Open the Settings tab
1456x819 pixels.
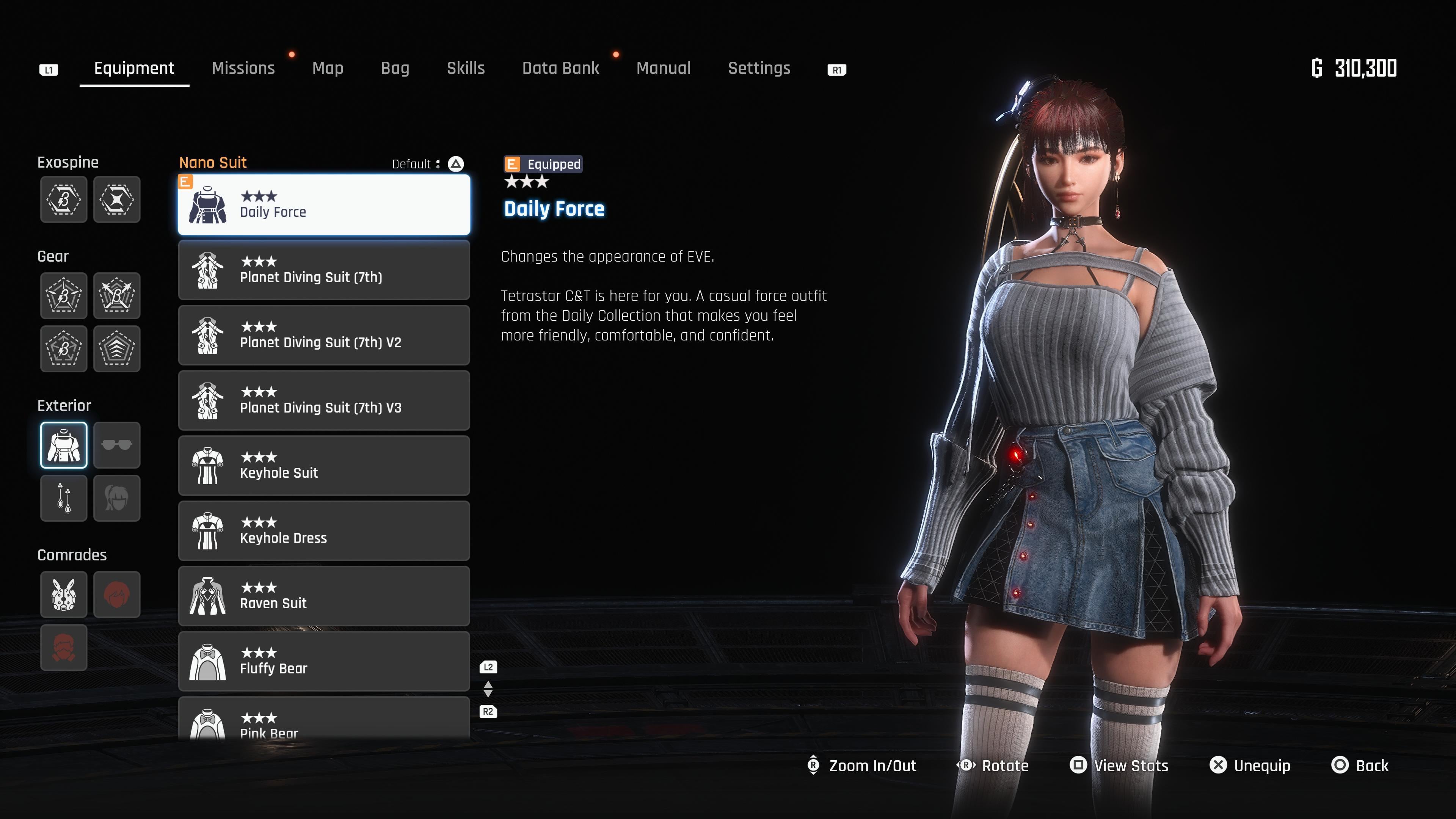point(759,68)
